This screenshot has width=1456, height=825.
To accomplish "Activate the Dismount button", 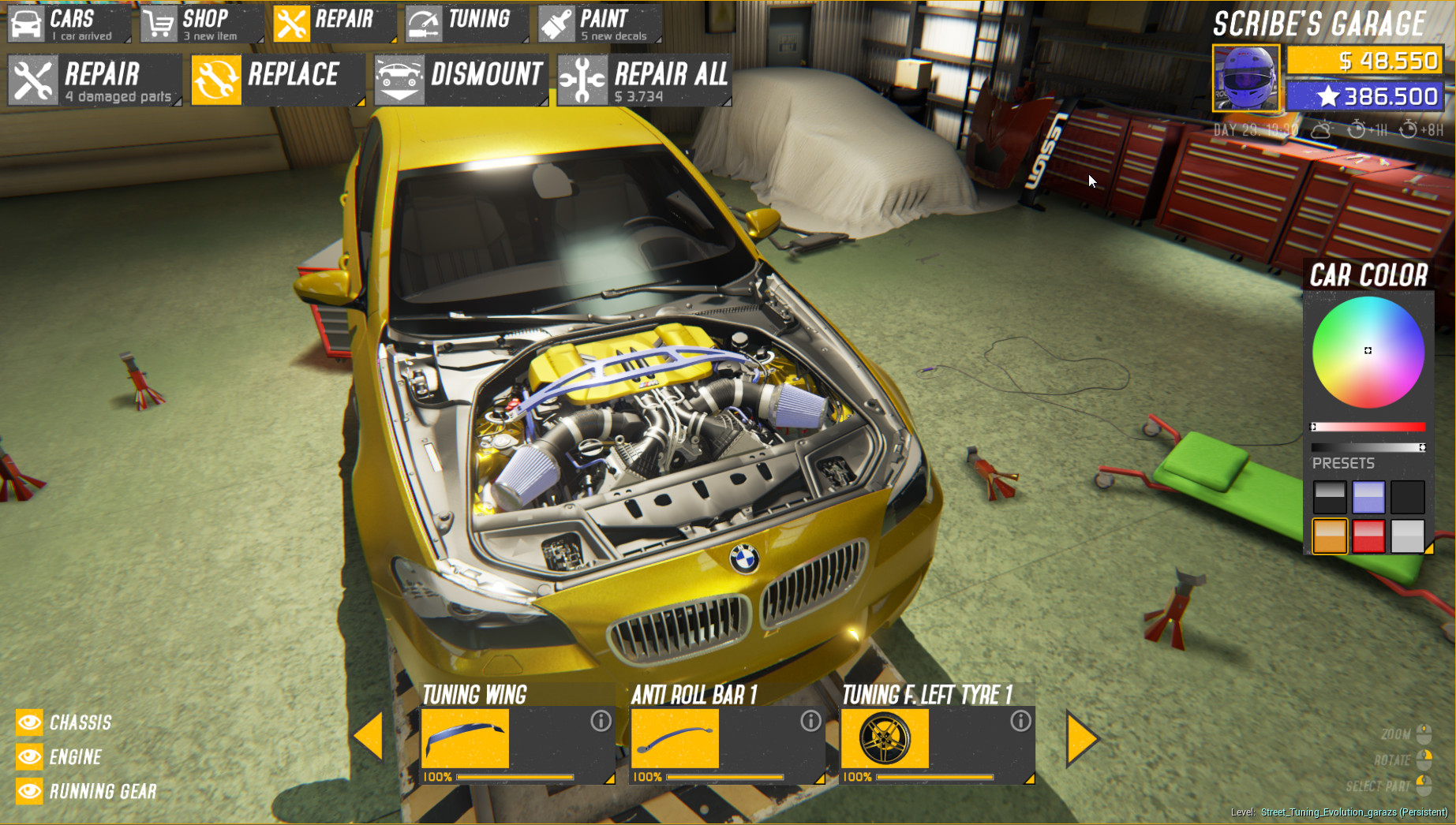I will coord(461,80).
